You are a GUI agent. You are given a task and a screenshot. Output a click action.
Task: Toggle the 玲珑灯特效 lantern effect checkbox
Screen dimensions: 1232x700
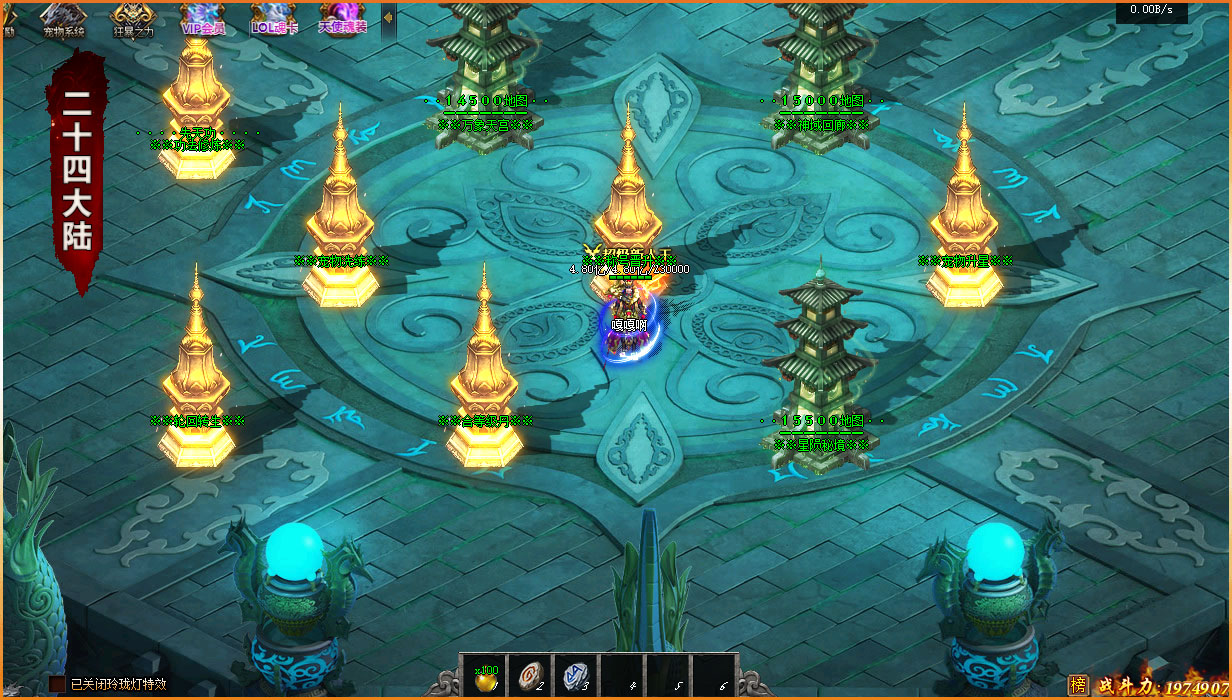[57, 684]
